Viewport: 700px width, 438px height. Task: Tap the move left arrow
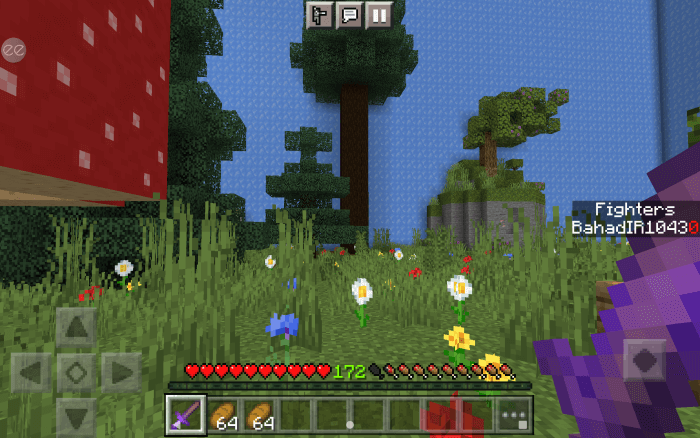(x=30, y=374)
